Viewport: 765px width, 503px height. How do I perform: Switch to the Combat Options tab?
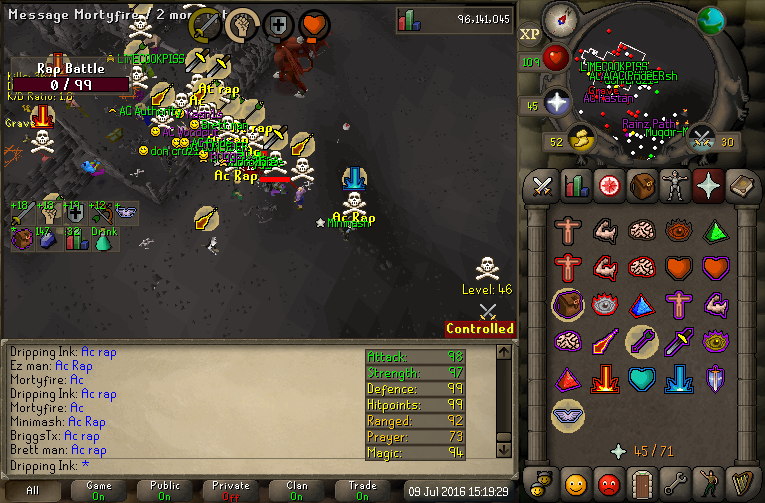[x=543, y=186]
